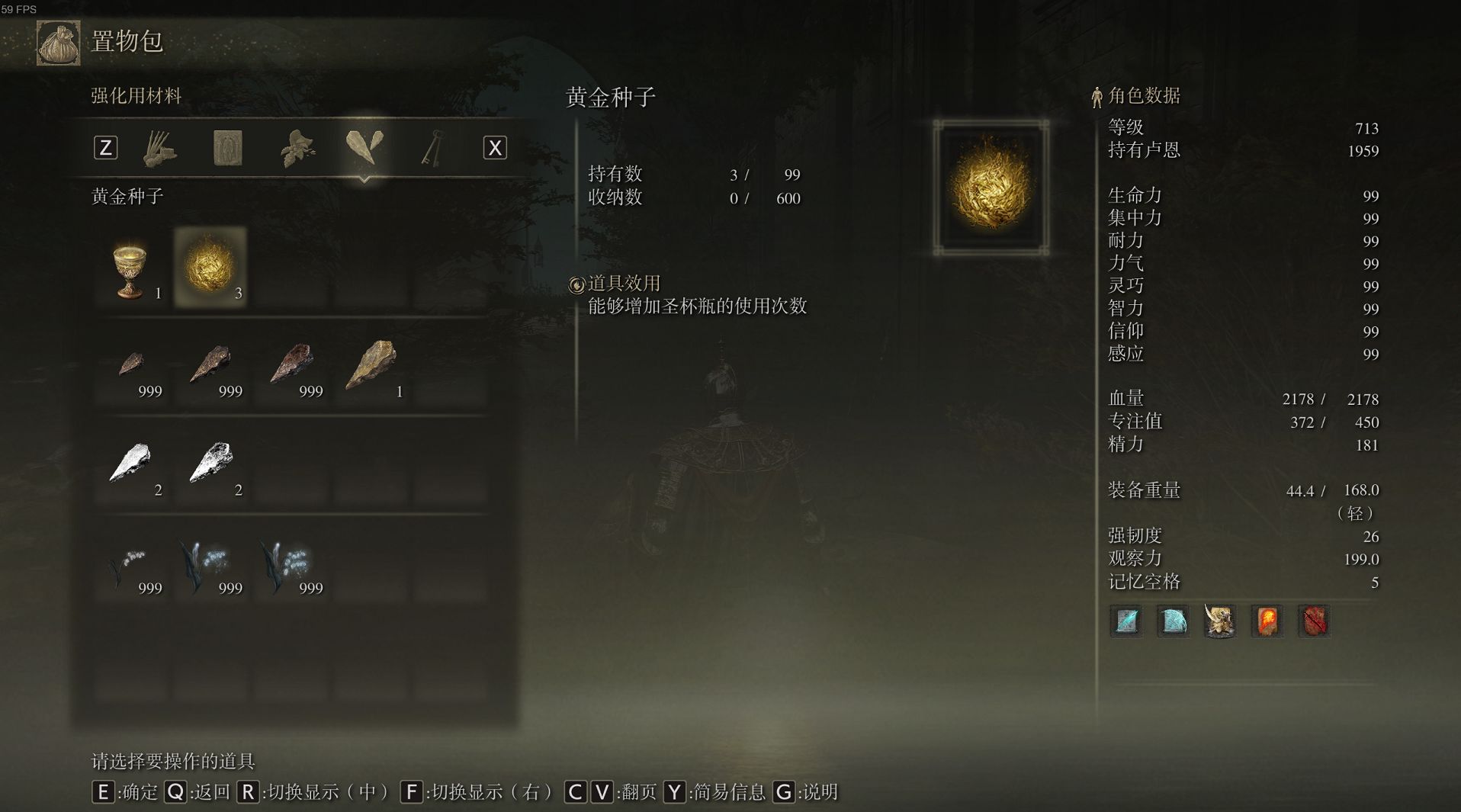Switch to the crafting herbs tab
This screenshot has height=812, width=1461.
coord(297,147)
